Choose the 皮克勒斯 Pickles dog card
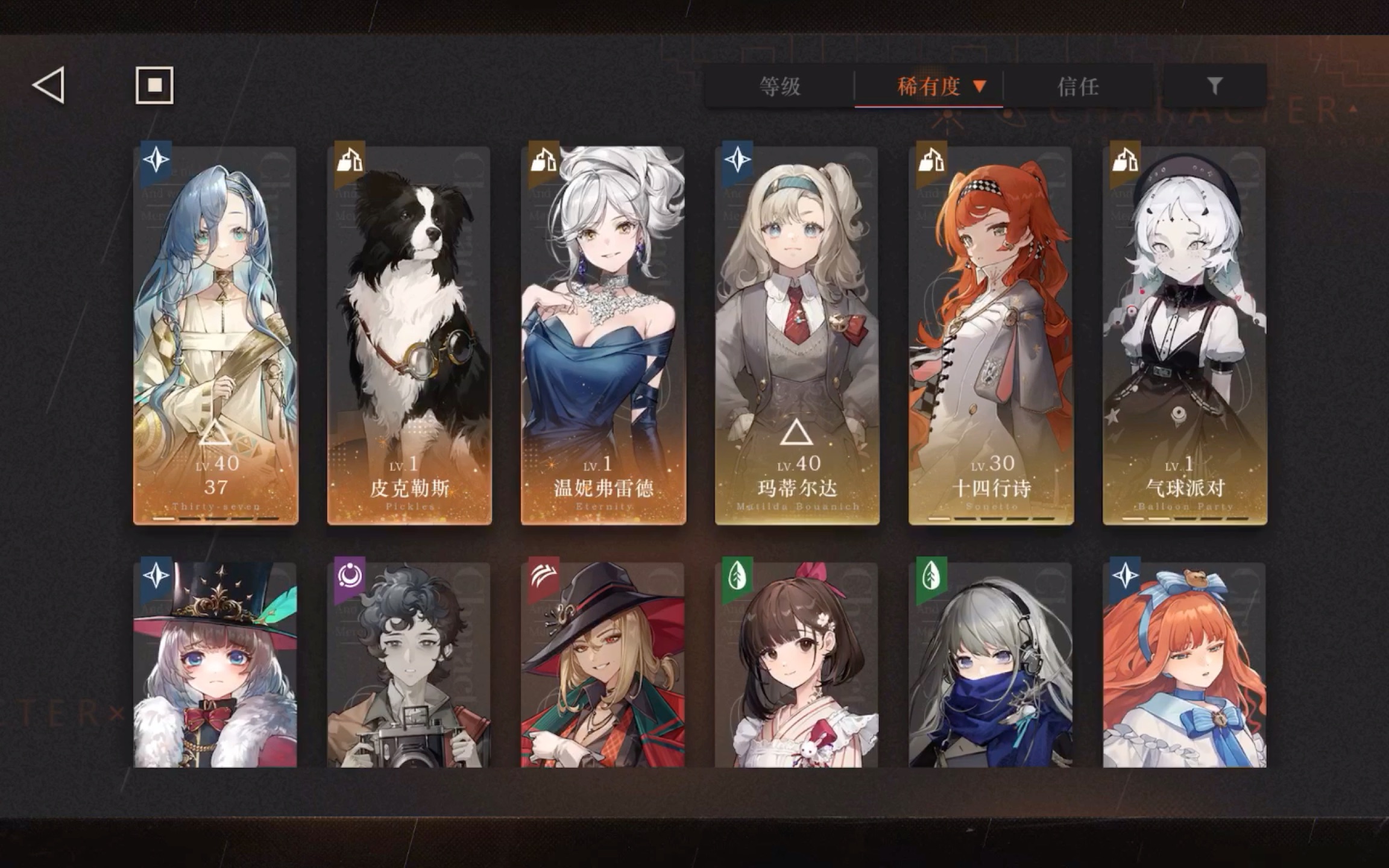Viewport: 1389px width, 868px height. pyautogui.click(x=409, y=335)
